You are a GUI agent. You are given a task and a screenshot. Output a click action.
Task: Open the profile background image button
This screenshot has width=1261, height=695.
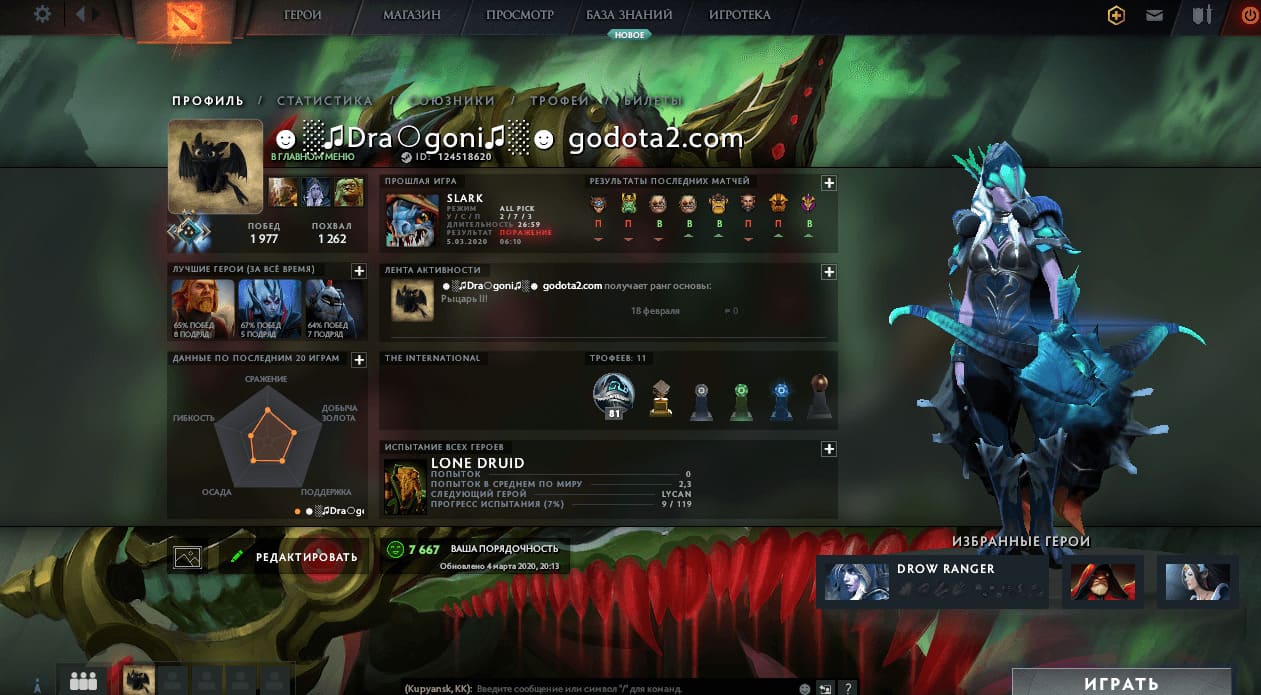click(188, 557)
